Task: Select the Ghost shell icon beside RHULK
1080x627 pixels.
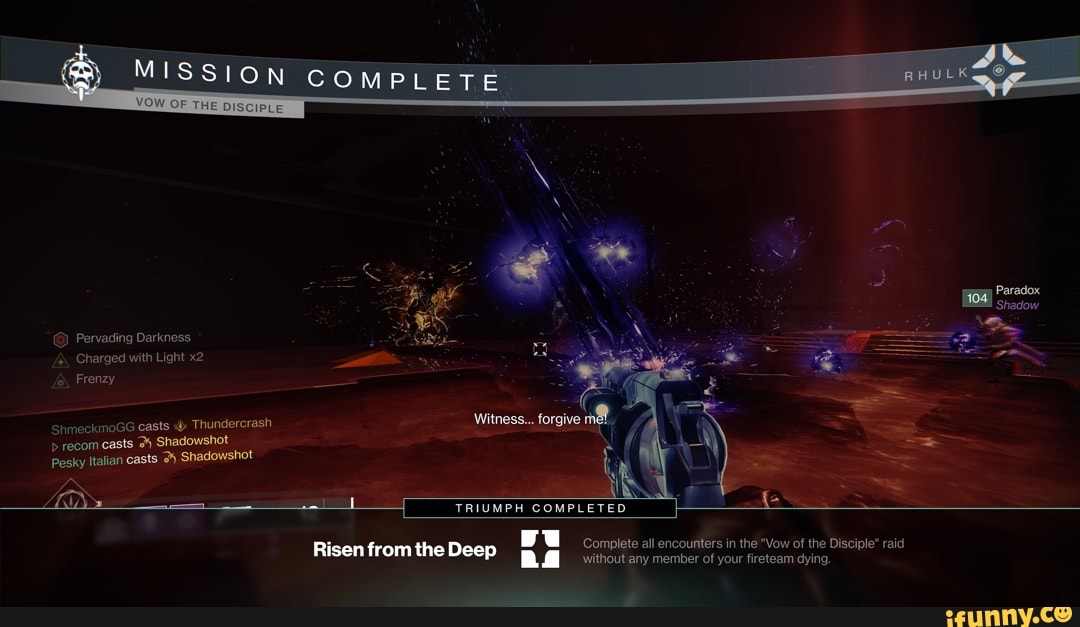Action: (998, 68)
